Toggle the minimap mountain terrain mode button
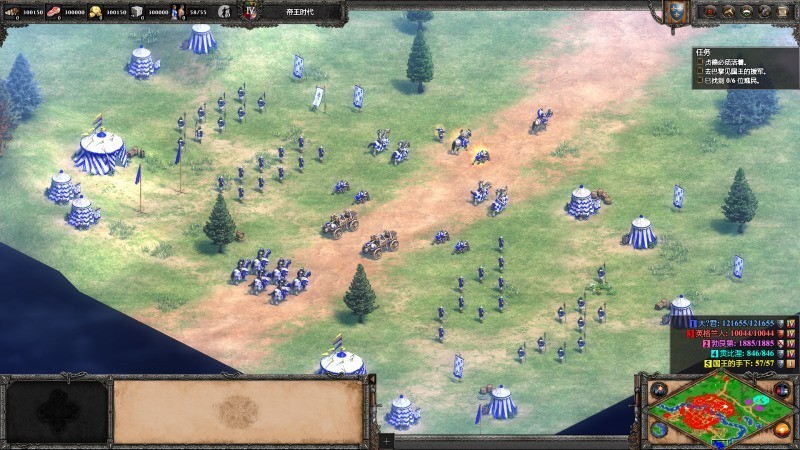Image resolution: width=800 pixels, height=450 pixels. pyautogui.click(x=659, y=388)
